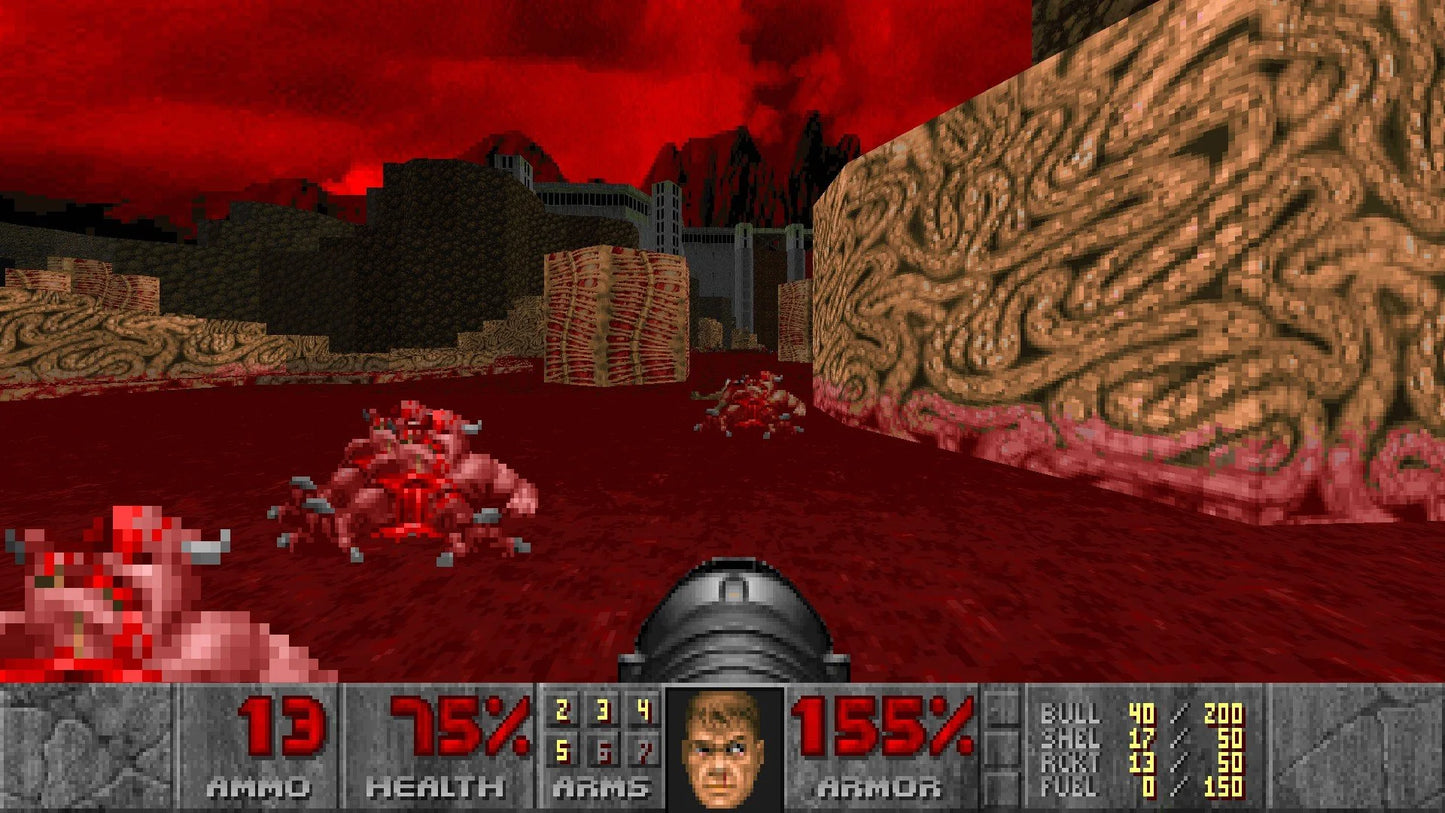Select weapon slot 2 in the ARMS panel
The height and width of the screenshot is (813, 1445).
coord(562,712)
